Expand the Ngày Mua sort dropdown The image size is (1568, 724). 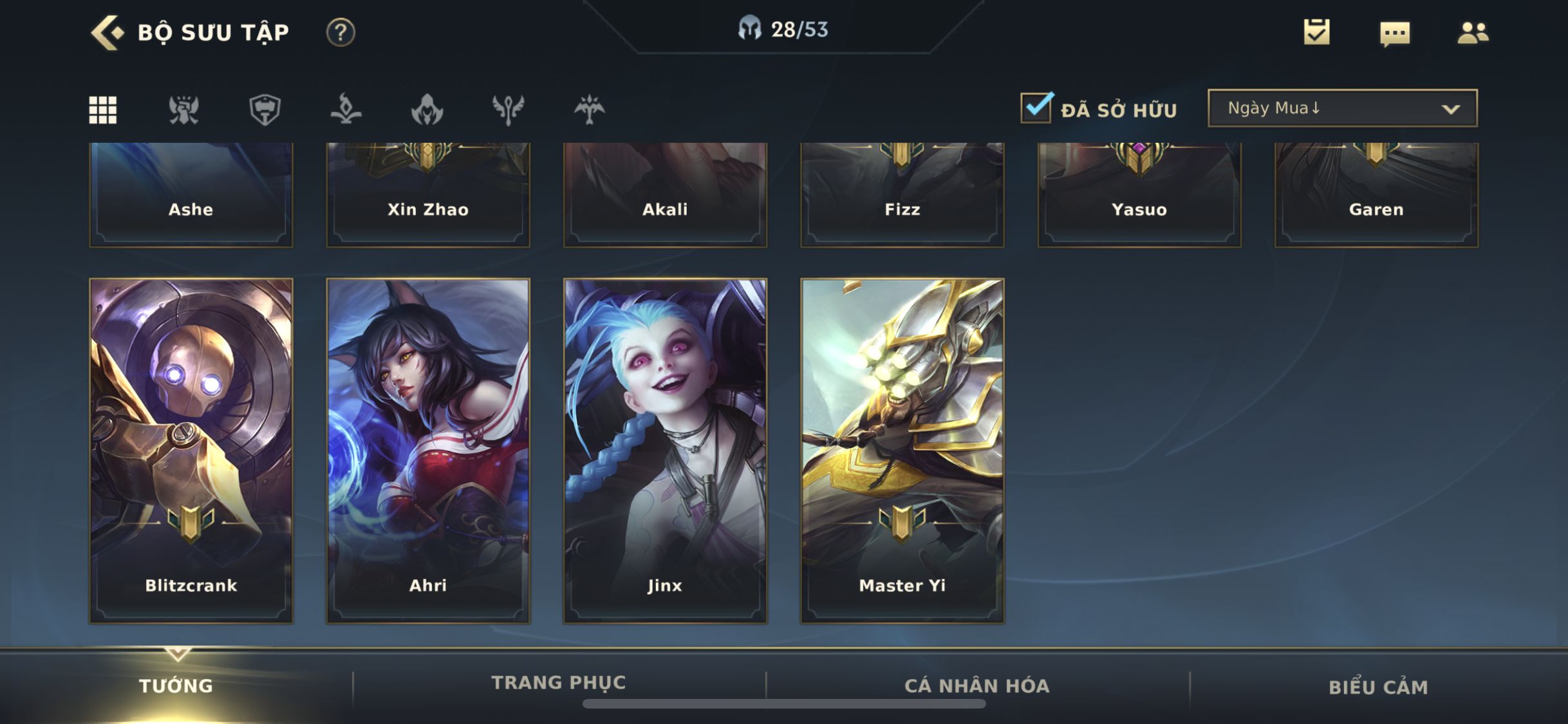click(x=1343, y=108)
